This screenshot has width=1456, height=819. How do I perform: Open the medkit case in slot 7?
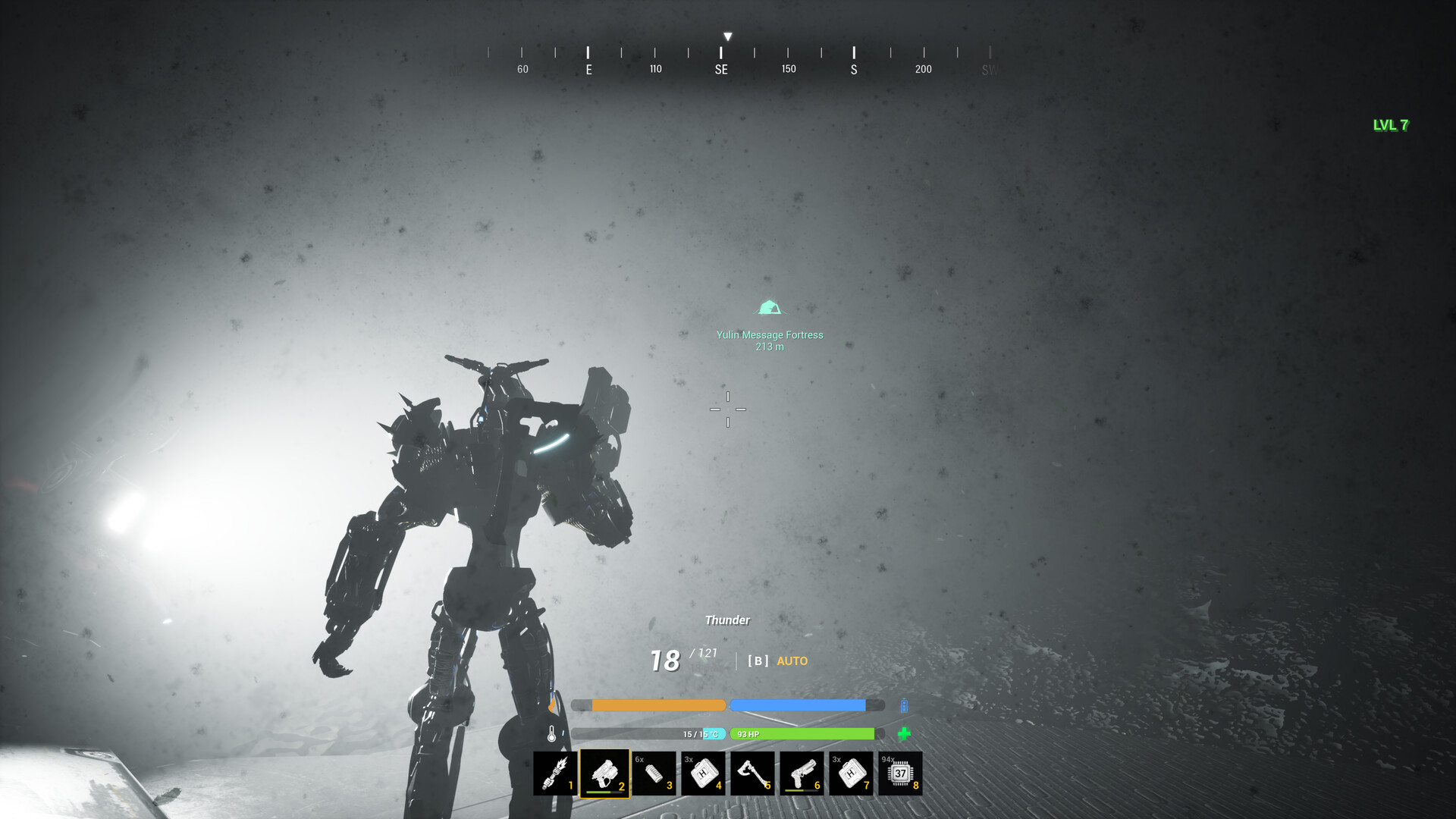[x=851, y=773]
